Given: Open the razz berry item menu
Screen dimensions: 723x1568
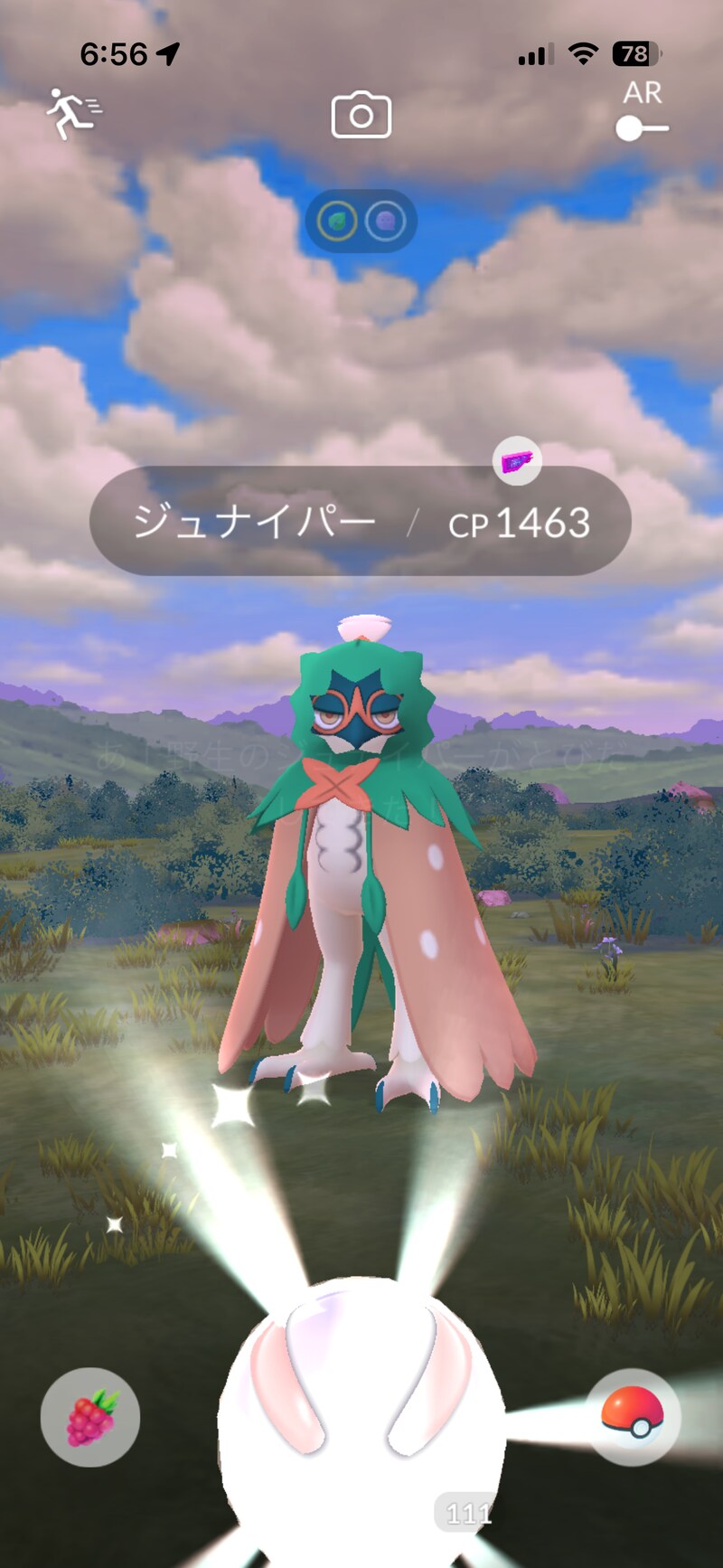Looking at the screenshot, I should (90, 1416).
